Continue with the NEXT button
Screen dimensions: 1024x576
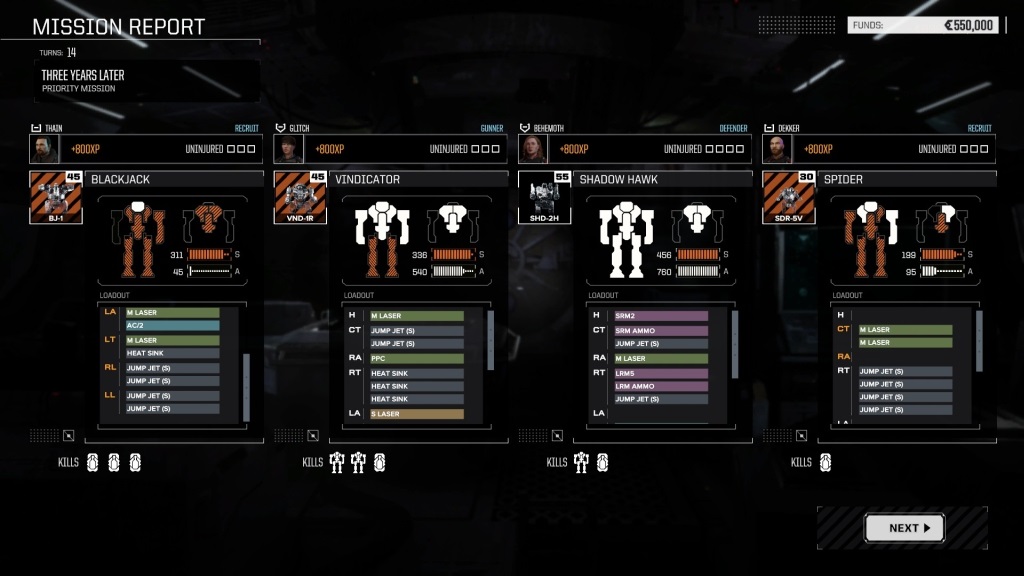[904, 528]
